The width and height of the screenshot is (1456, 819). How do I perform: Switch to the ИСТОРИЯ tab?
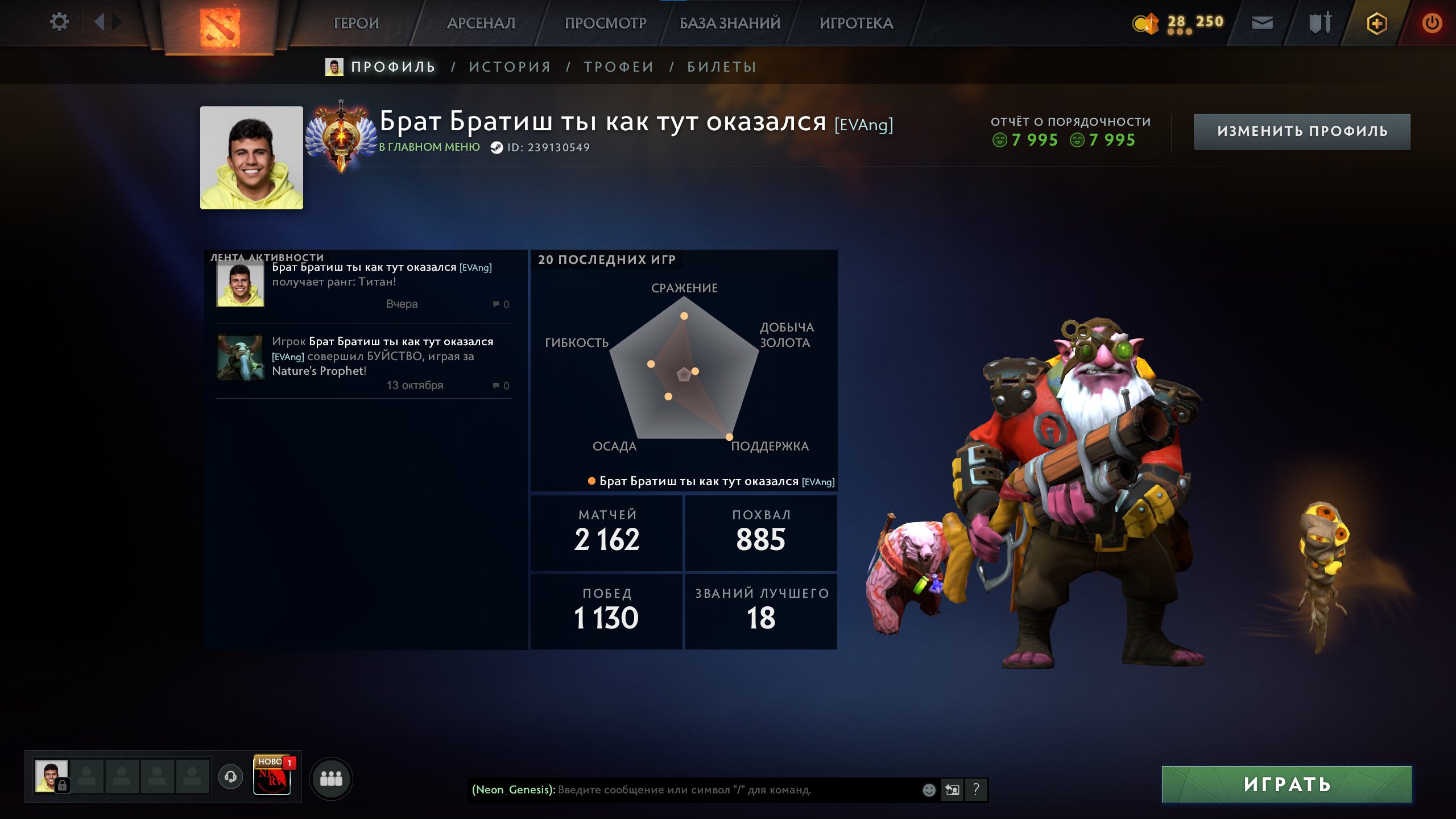tap(509, 67)
